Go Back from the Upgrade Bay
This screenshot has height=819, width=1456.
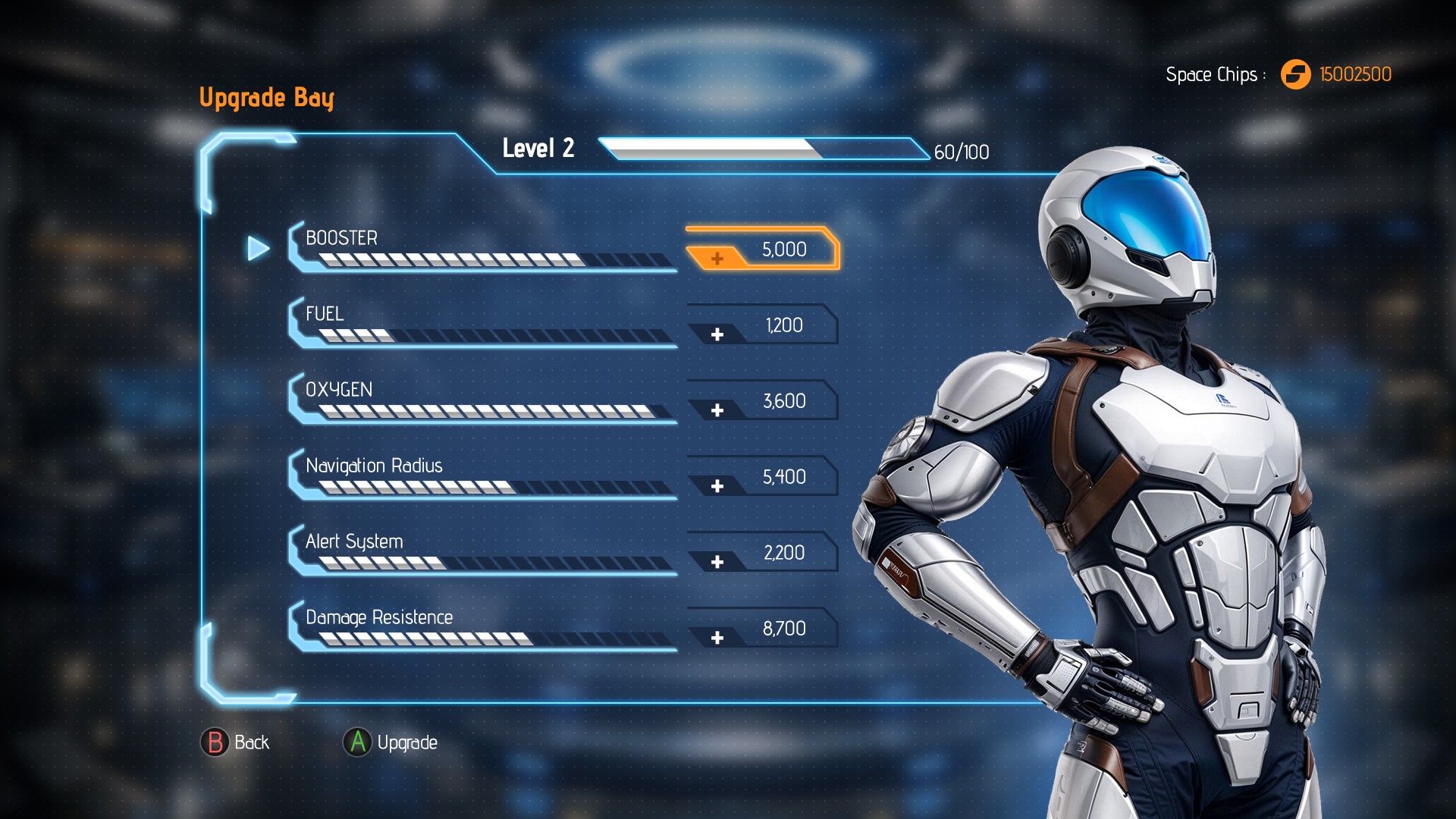pyautogui.click(x=235, y=742)
